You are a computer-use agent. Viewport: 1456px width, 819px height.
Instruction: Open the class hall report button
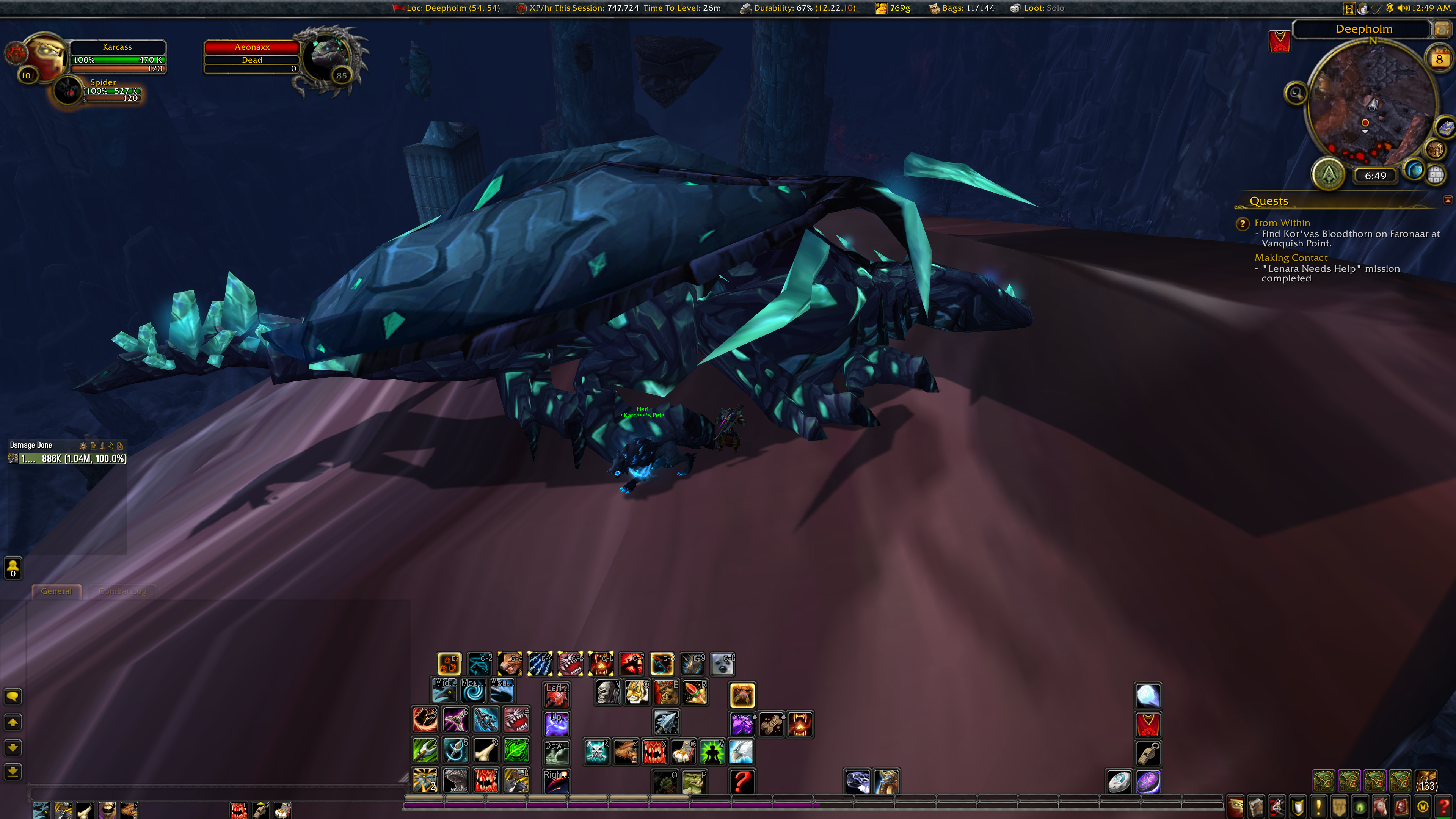tap(1328, 174)
